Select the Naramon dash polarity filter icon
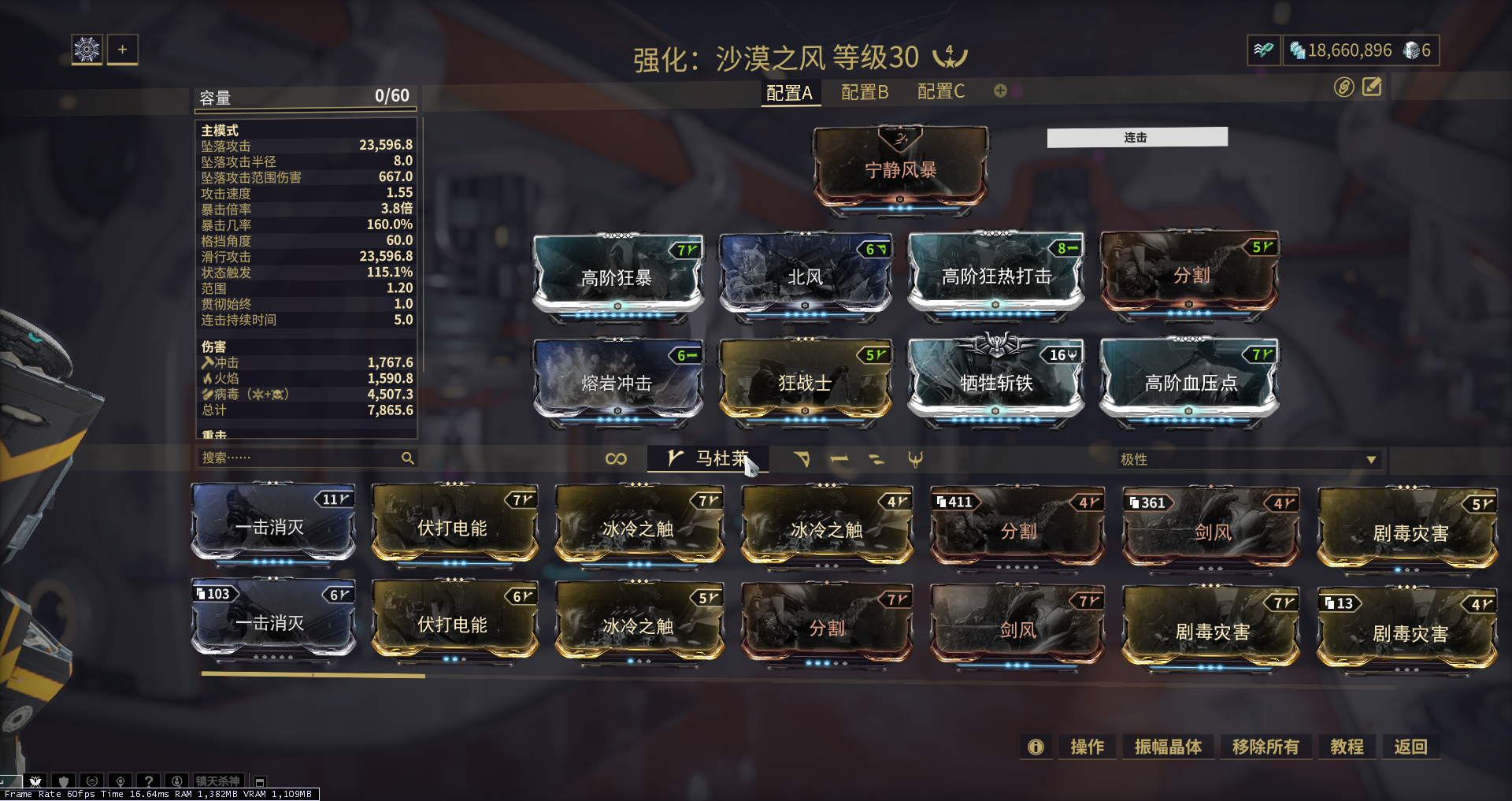Viewport: 1512px width, 801px height. click(839, 459)
